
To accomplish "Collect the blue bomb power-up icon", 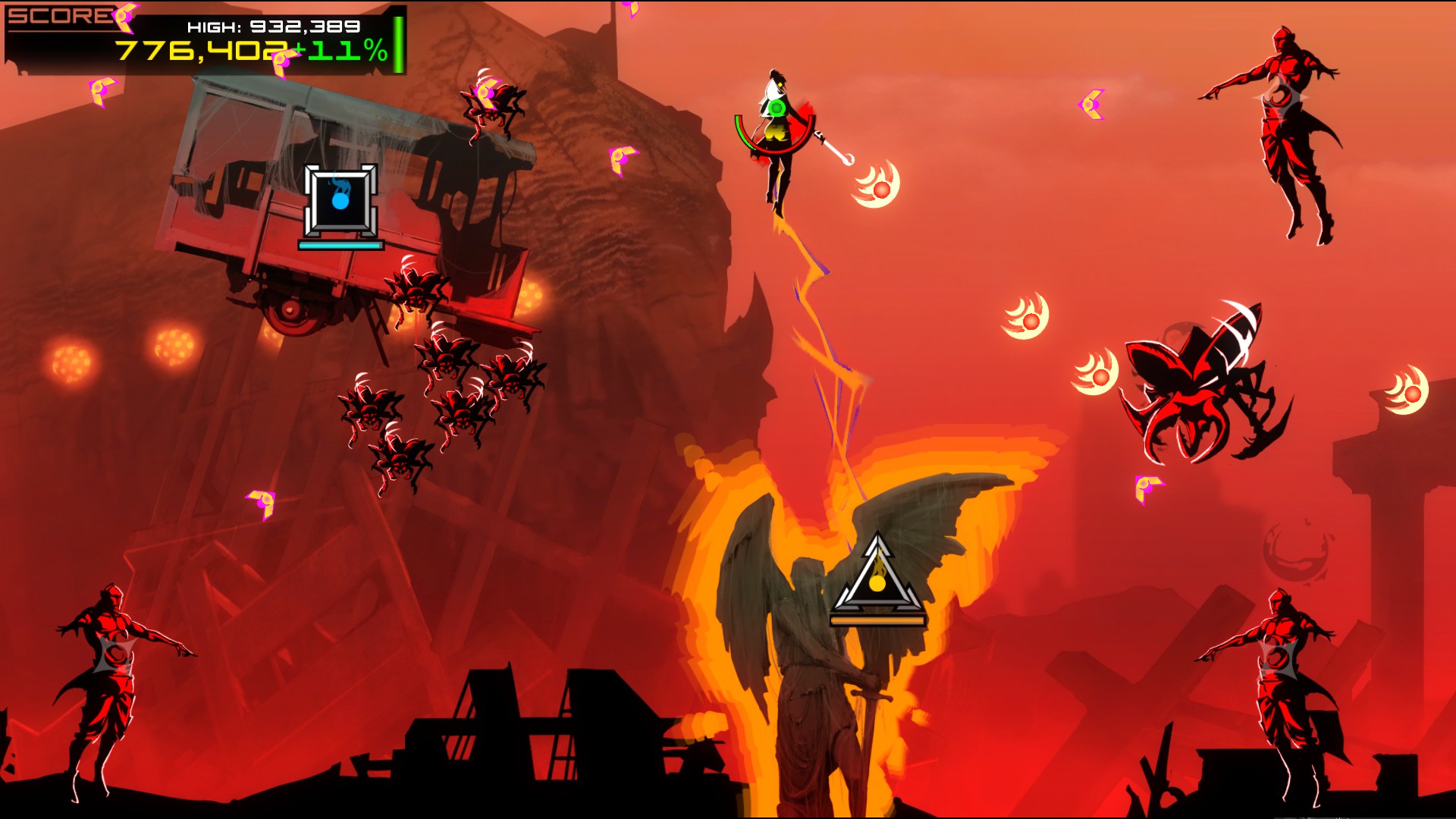I will tap(340, 202).
